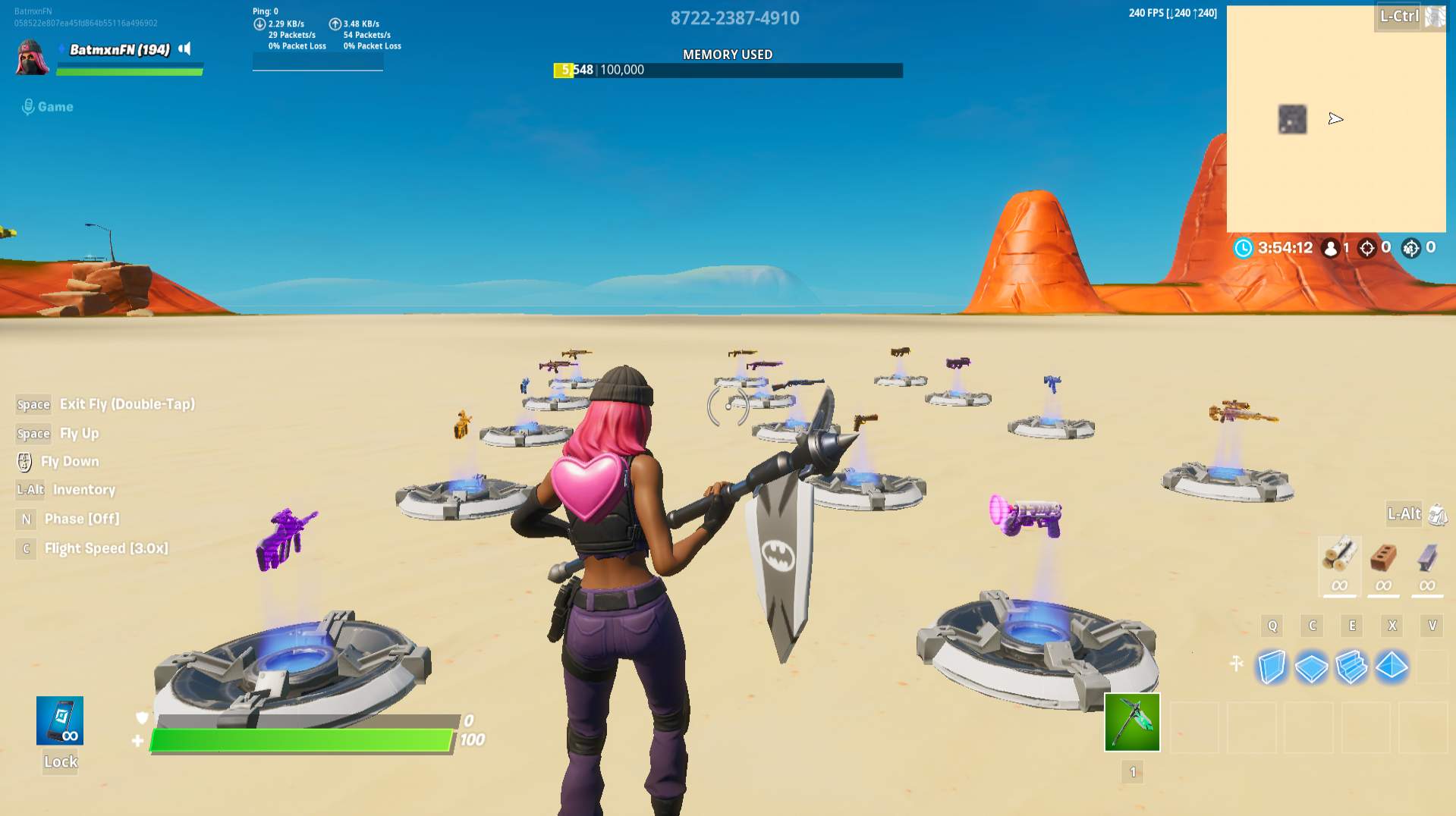1456x816 pixels.
Task: Click the Memory Used progress bar
Action: (x=727, y=69)
